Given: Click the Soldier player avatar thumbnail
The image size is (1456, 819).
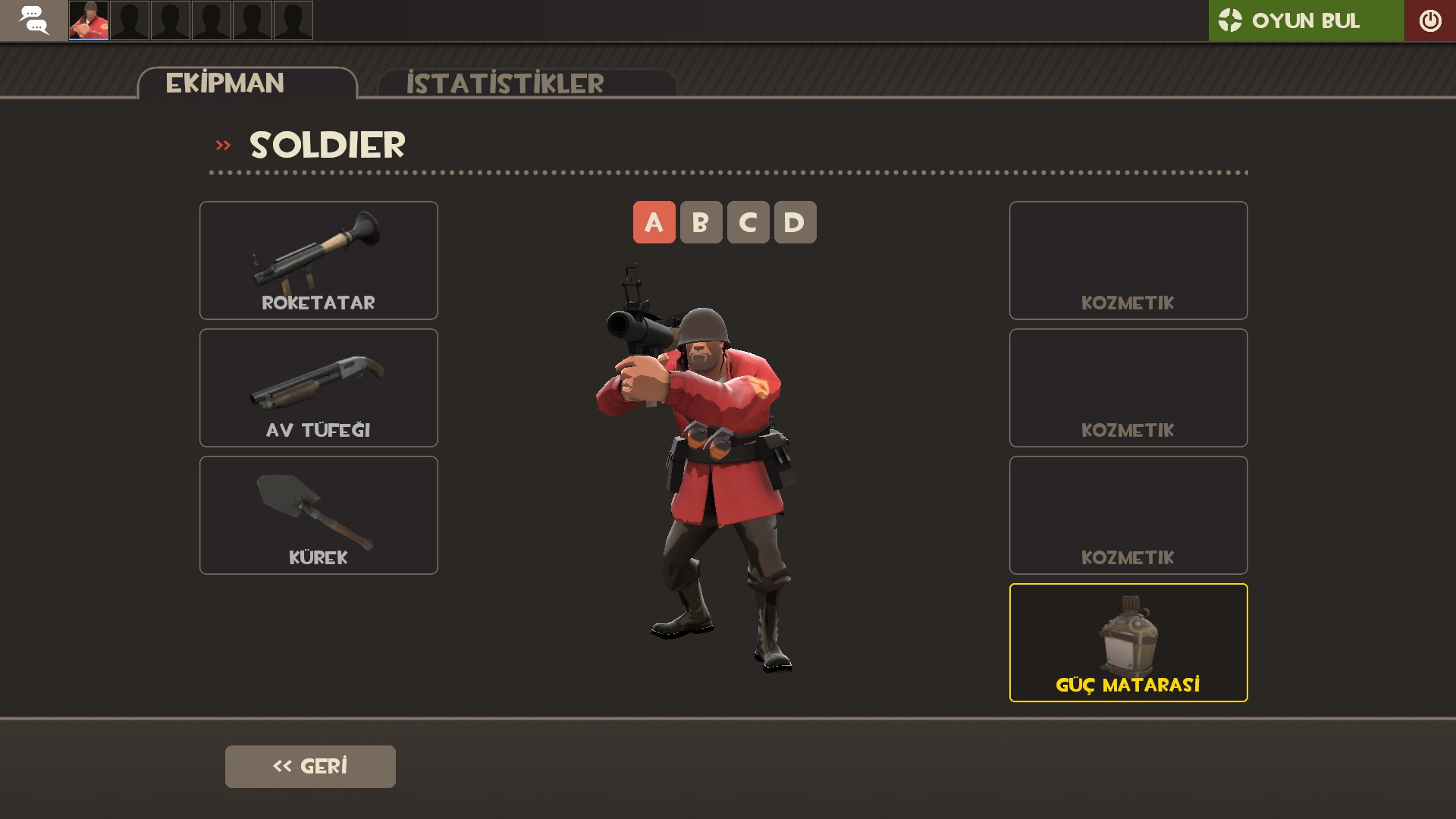Looking at the screenshot, I should [87, 20].
